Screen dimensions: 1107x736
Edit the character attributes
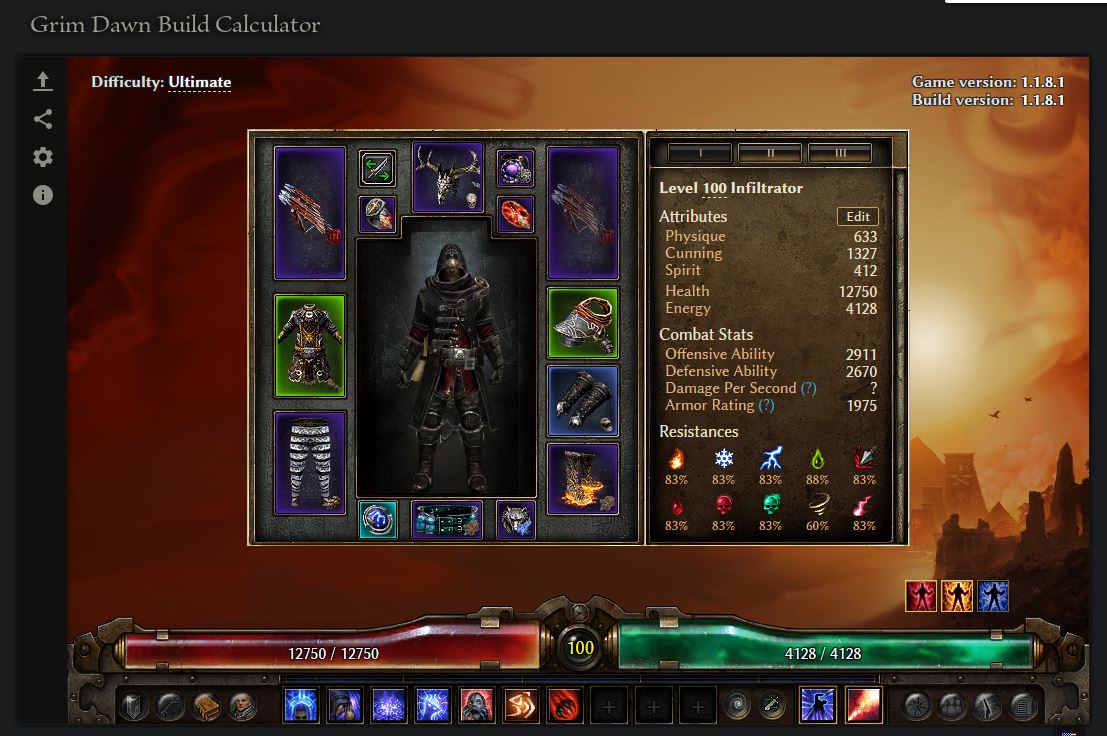(x=857, y=217)
